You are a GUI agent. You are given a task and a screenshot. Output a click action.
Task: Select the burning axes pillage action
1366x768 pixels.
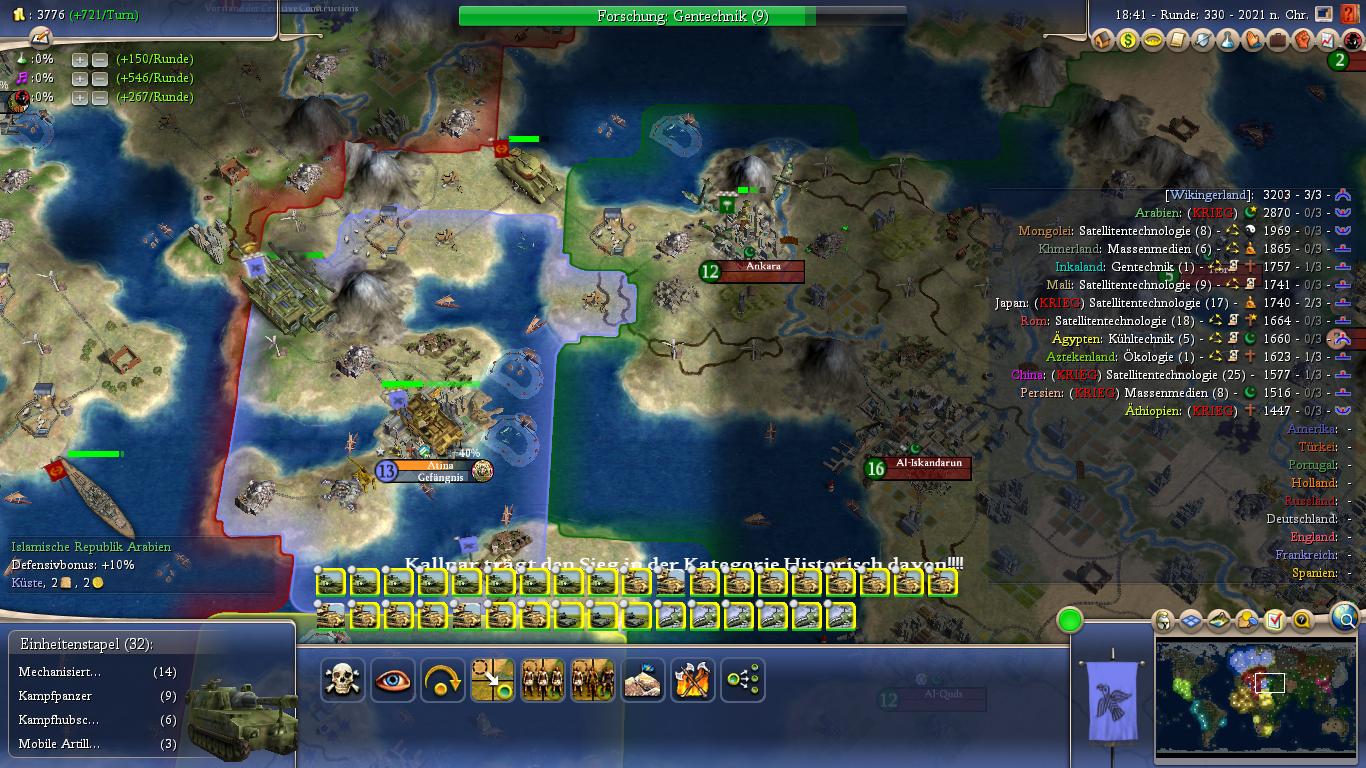point(692,681)
